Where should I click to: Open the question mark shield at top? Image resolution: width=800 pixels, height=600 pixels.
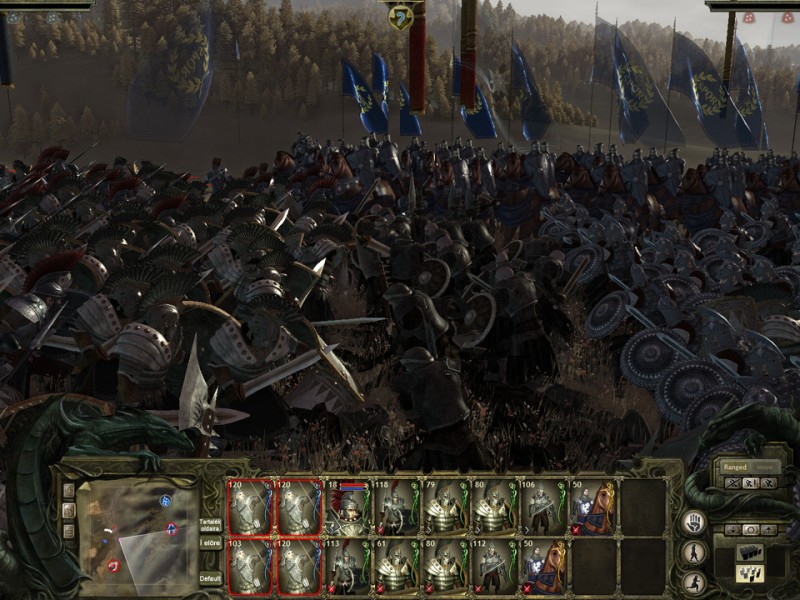coord(399,16)
